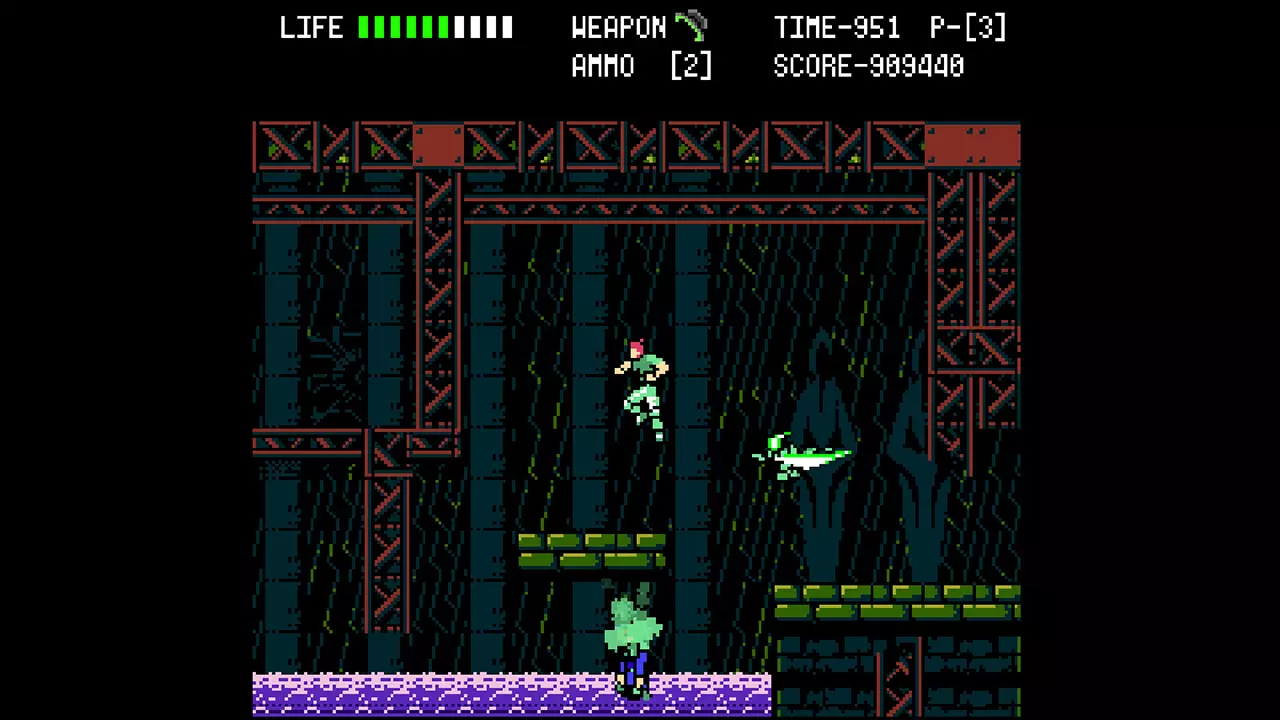Screen dimensions: 1280x720
Task: Click the bracket around the weapon count
Action: pos(690,65)
